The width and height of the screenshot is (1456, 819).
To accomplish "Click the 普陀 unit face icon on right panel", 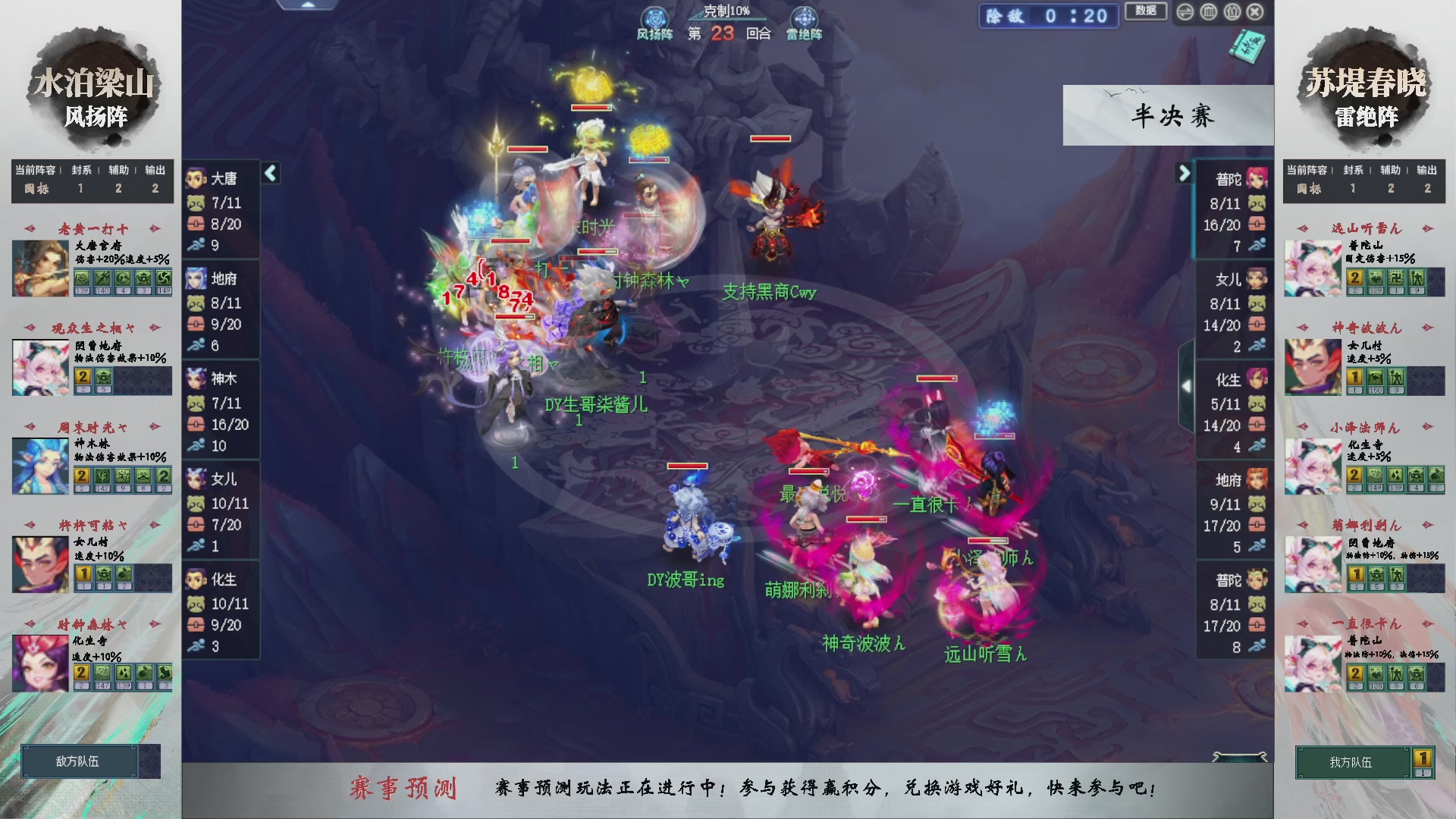I will pyautogui.click(x=1259, y=179).
